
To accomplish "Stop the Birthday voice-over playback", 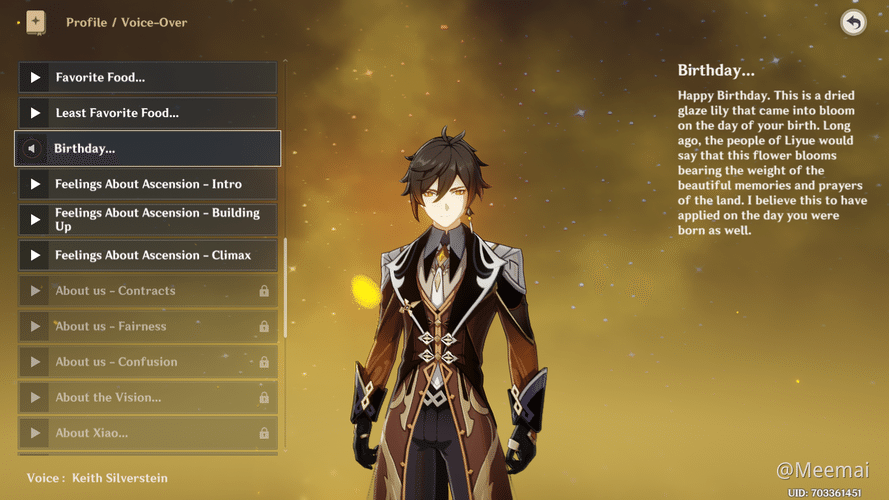I will pos(31,149).
